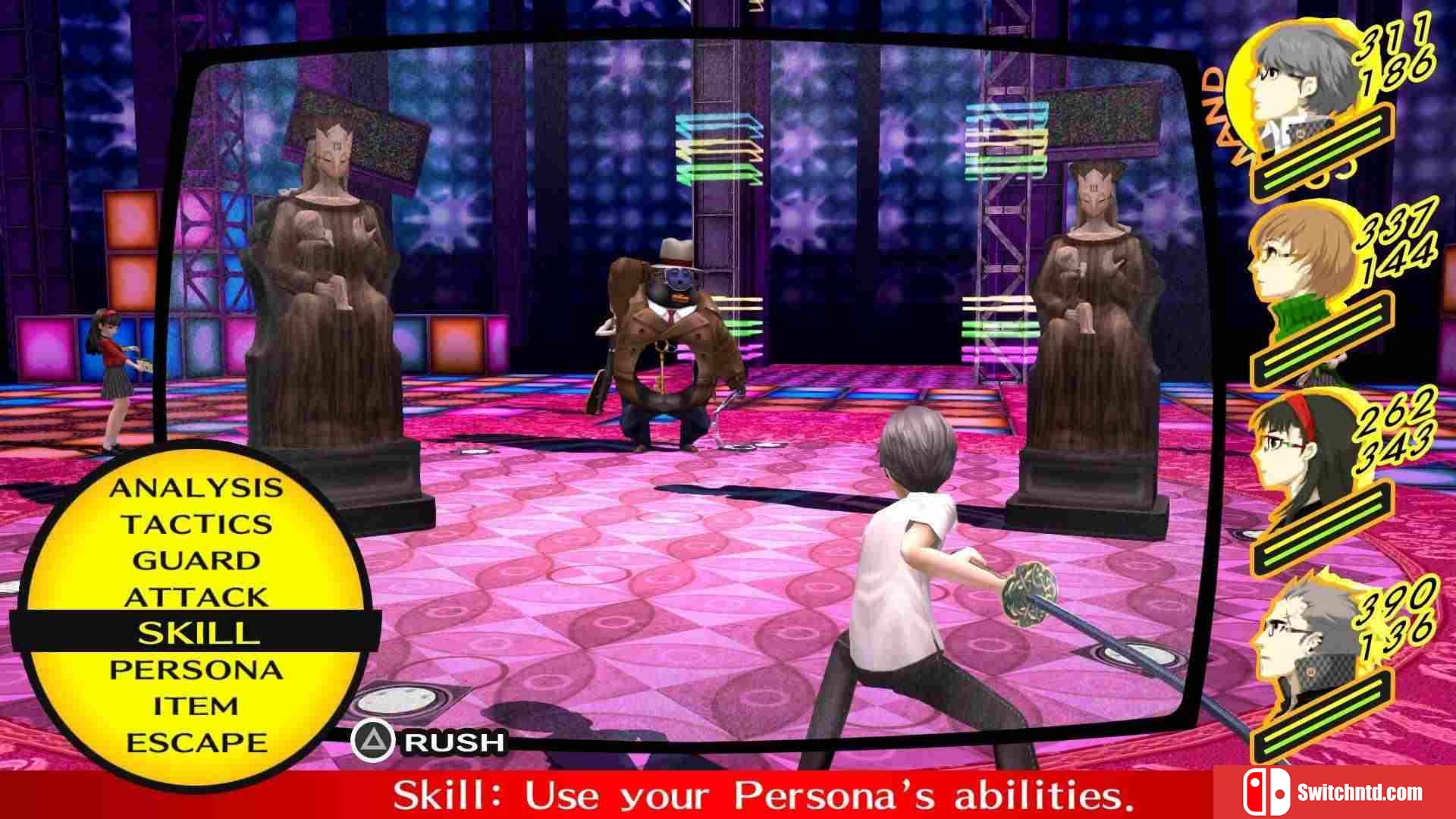The width and height of the screenshot is (1456, 819).
Task: Select Analysis from the battle menu
Action: pyautogui.click(x=196, y=488)
